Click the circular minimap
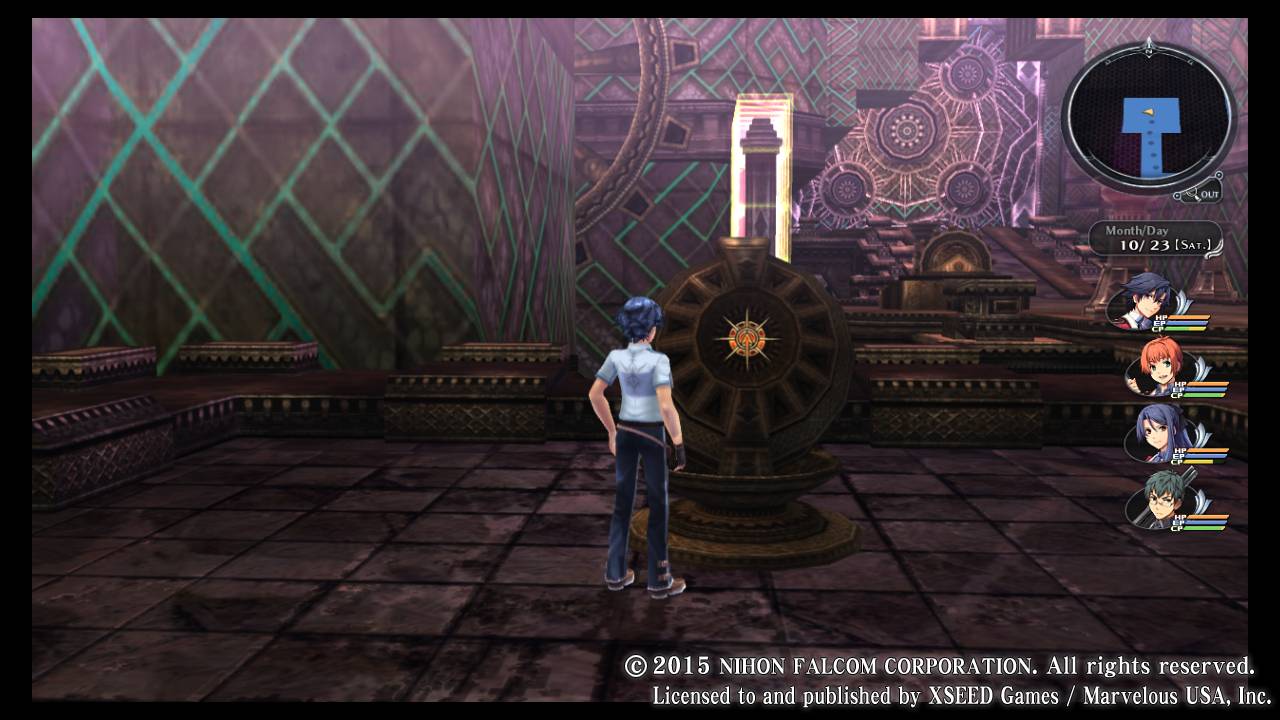Viewport: 1280px width, 720px height. pos(1148,118)
